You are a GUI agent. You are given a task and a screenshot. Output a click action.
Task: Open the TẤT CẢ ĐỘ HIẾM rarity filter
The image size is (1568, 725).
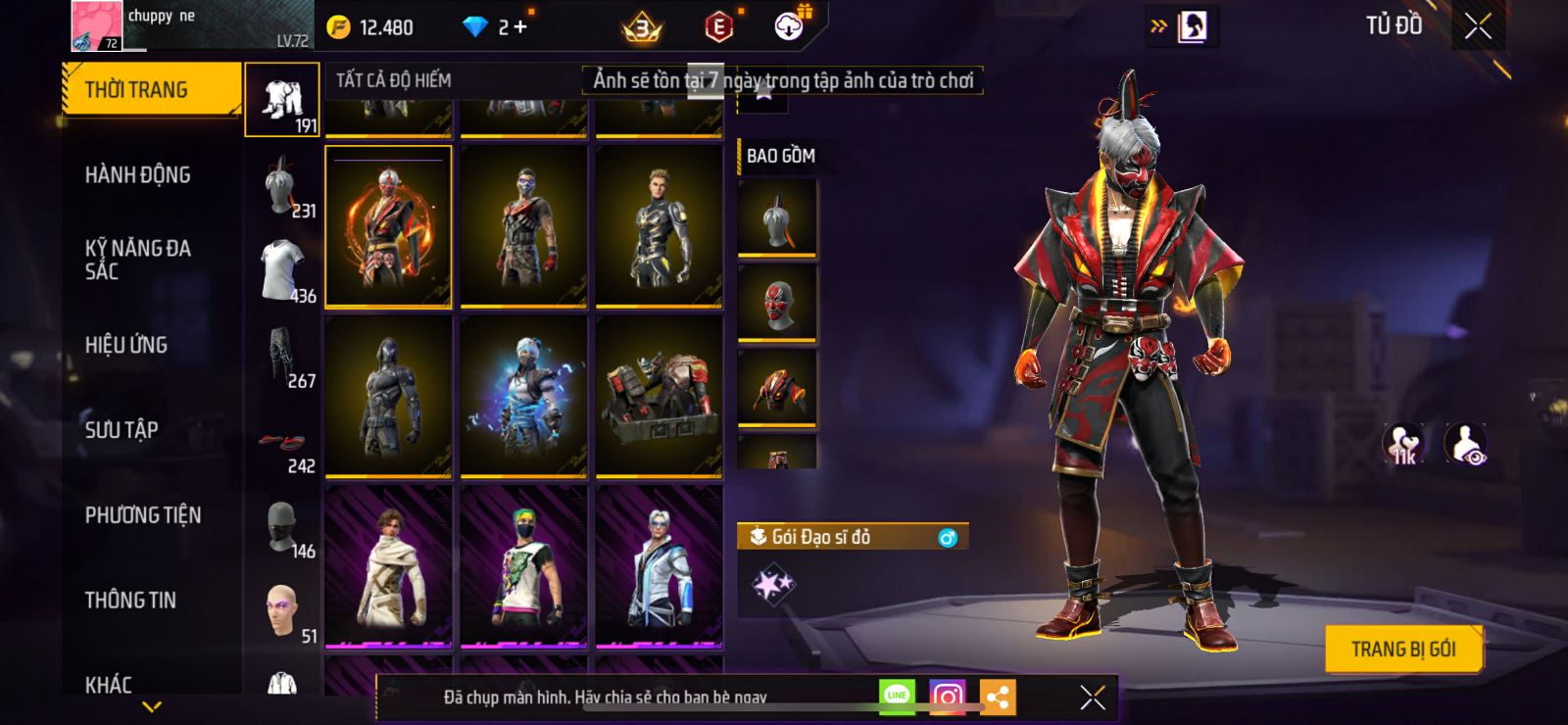394,80
